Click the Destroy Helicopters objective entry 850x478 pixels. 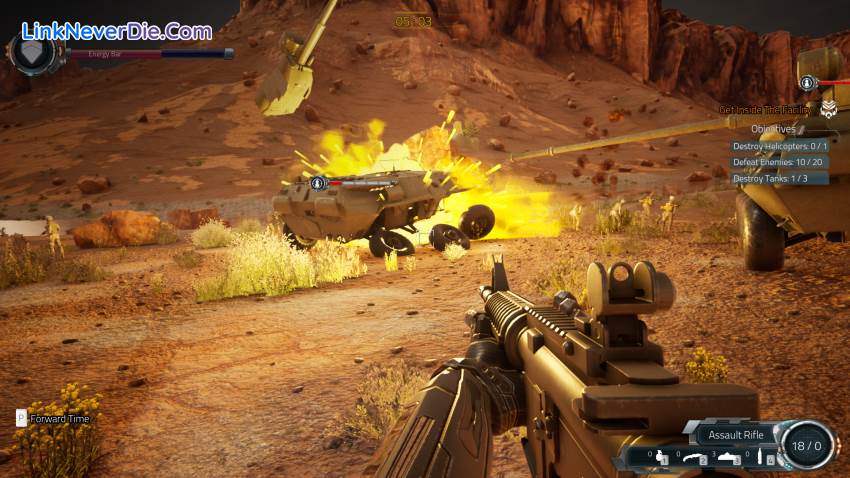pos(781,145)
